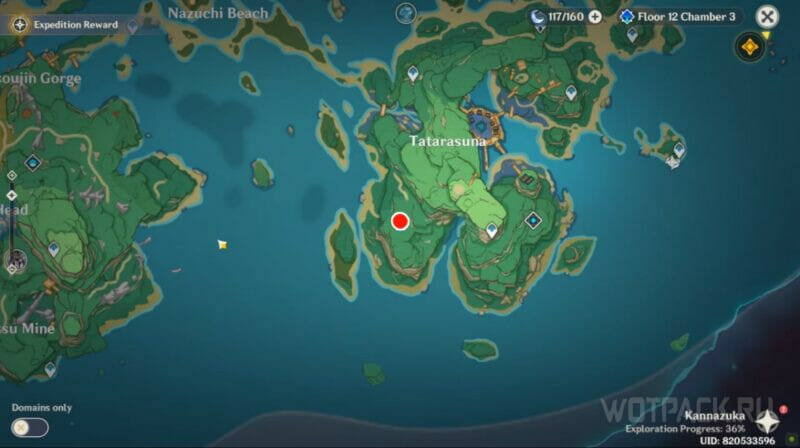The image size is (800, 448).
Task: Toggle the Domains only switch
Action: pos(30,427)
